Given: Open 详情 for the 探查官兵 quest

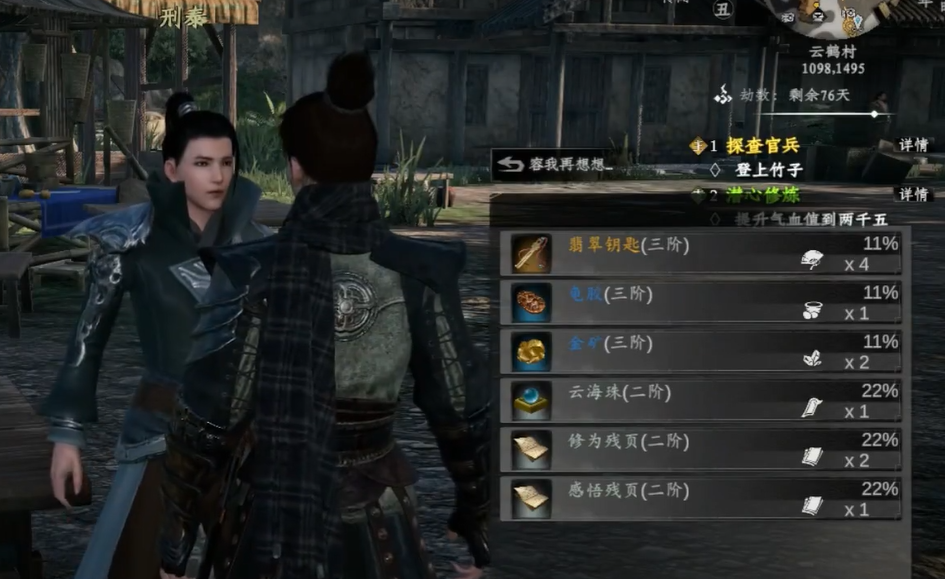Looking at the screenshot, I should pos(913,145).
